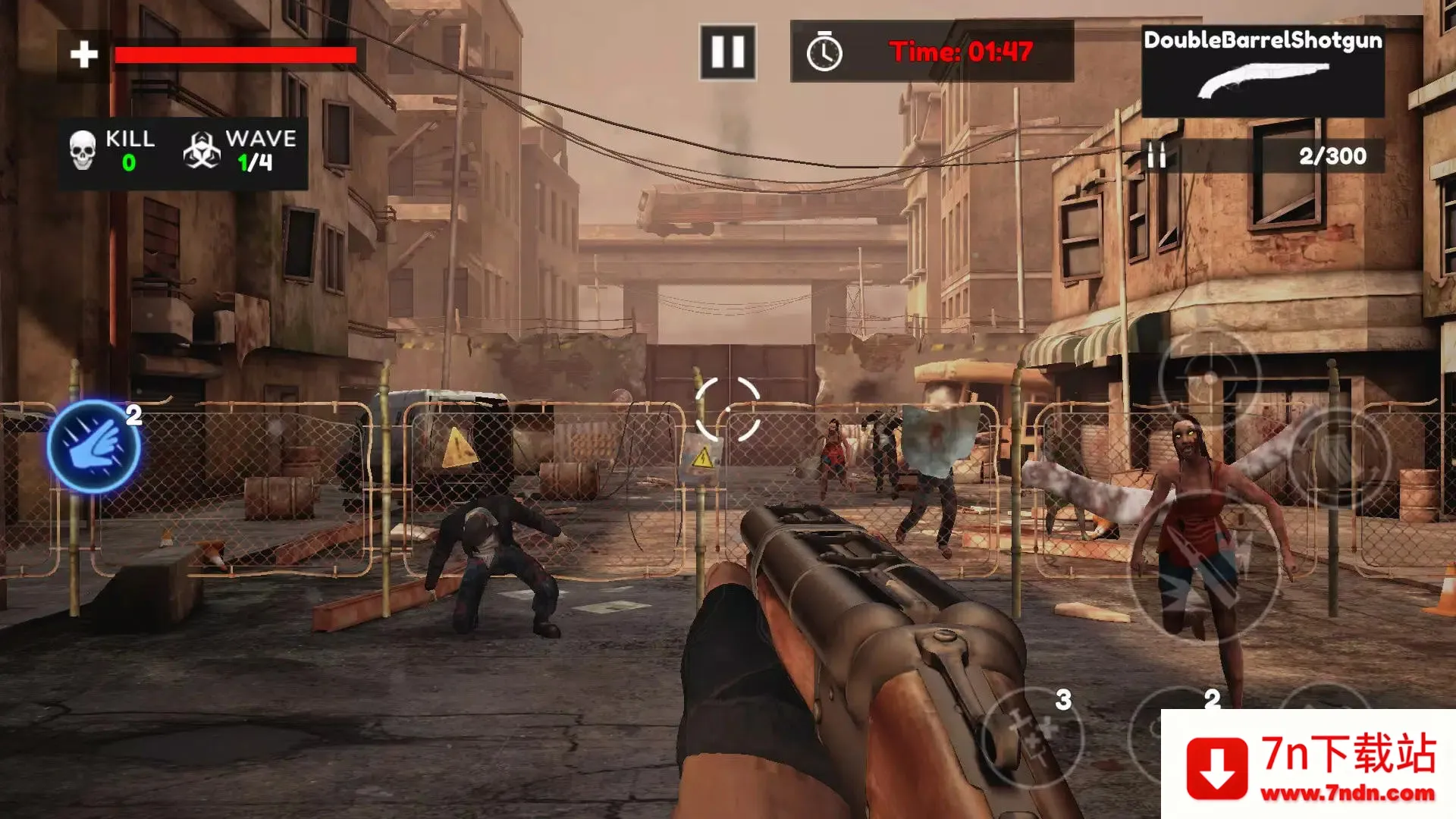The width and height of the screenshot is (1456, 819).
Task: Pause the game
Action: click(x=727, y=52)
